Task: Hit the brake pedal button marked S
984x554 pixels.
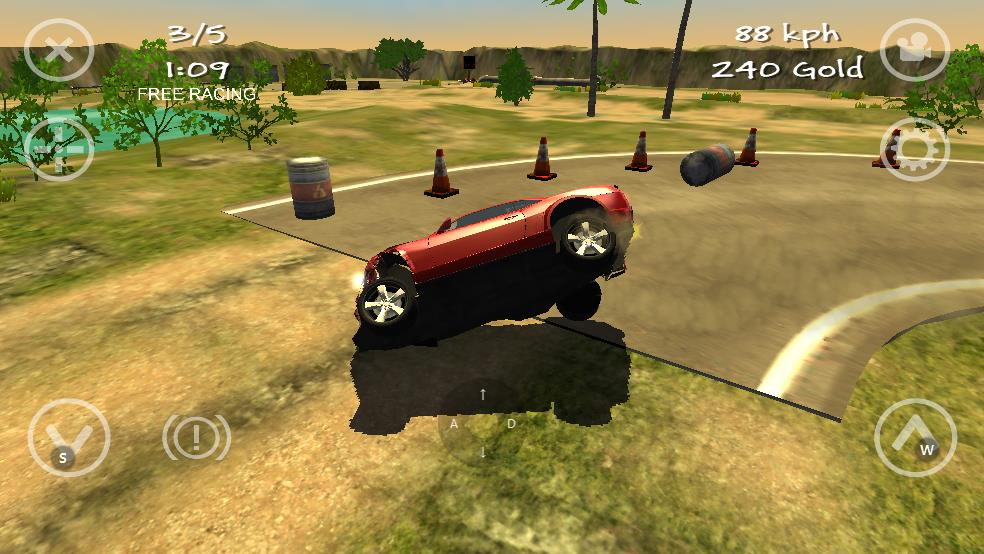Action: [x=69, y=438]
